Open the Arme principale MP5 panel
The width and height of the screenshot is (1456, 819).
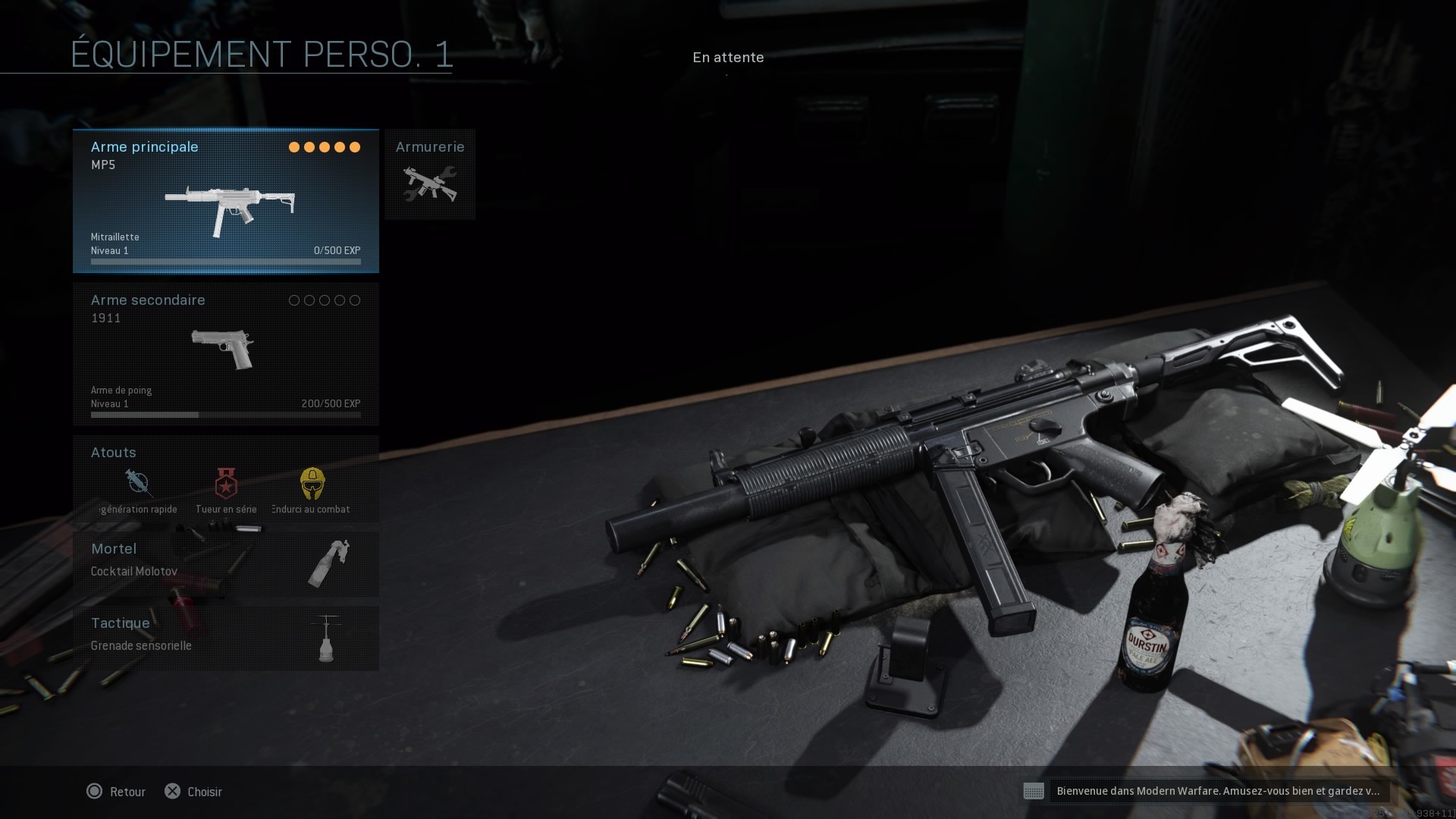point(225,201)
